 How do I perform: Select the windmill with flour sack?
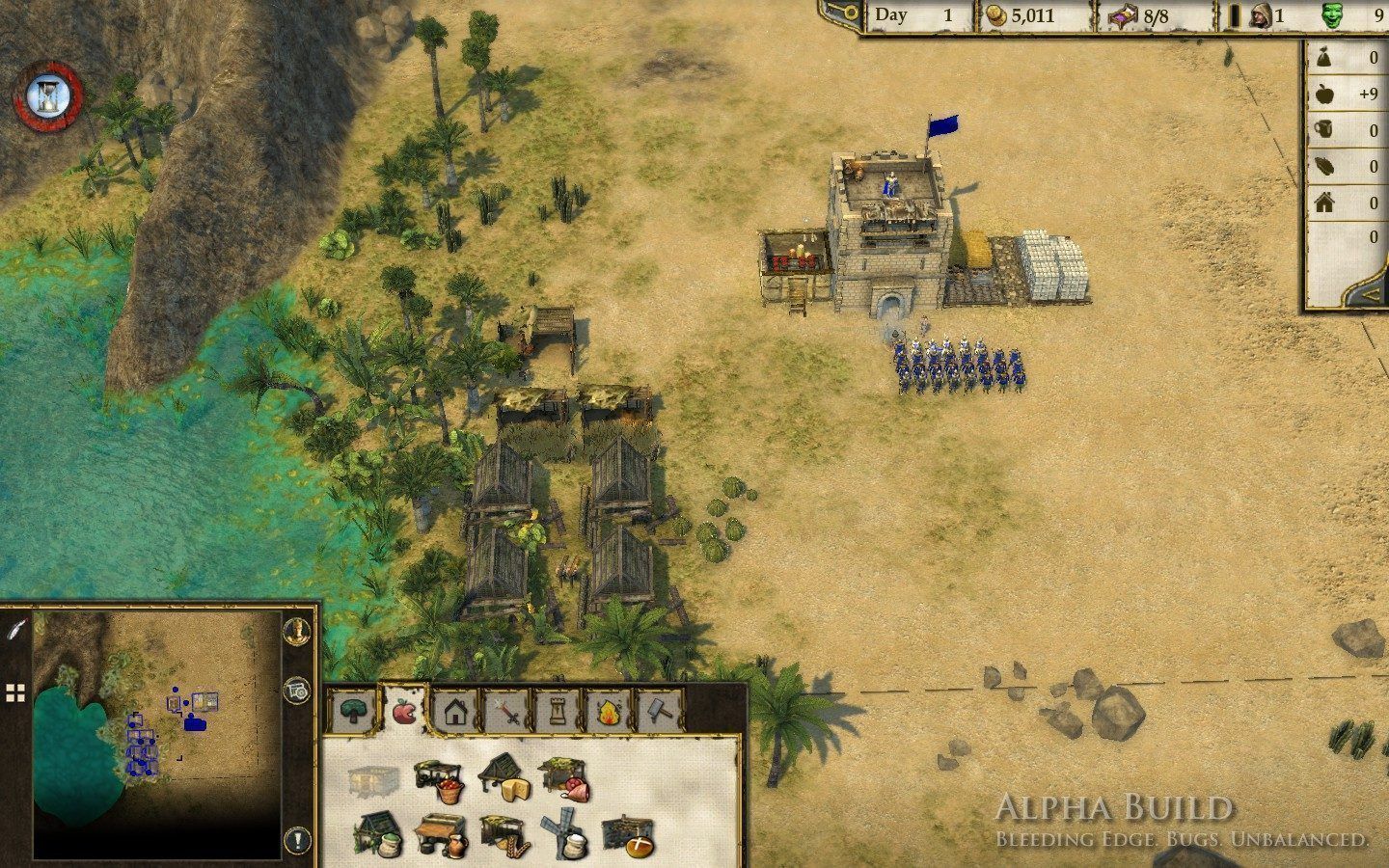566,837
